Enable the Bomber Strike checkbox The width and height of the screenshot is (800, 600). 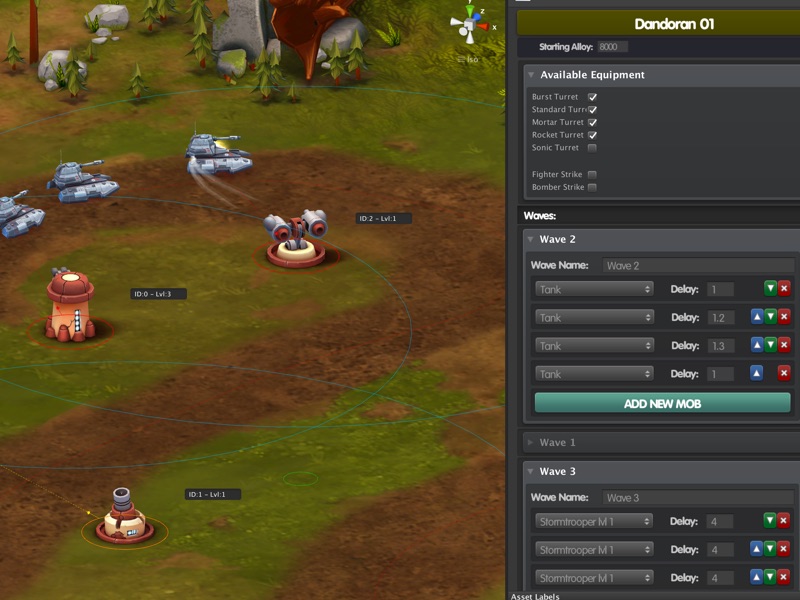tap(592, 187)
